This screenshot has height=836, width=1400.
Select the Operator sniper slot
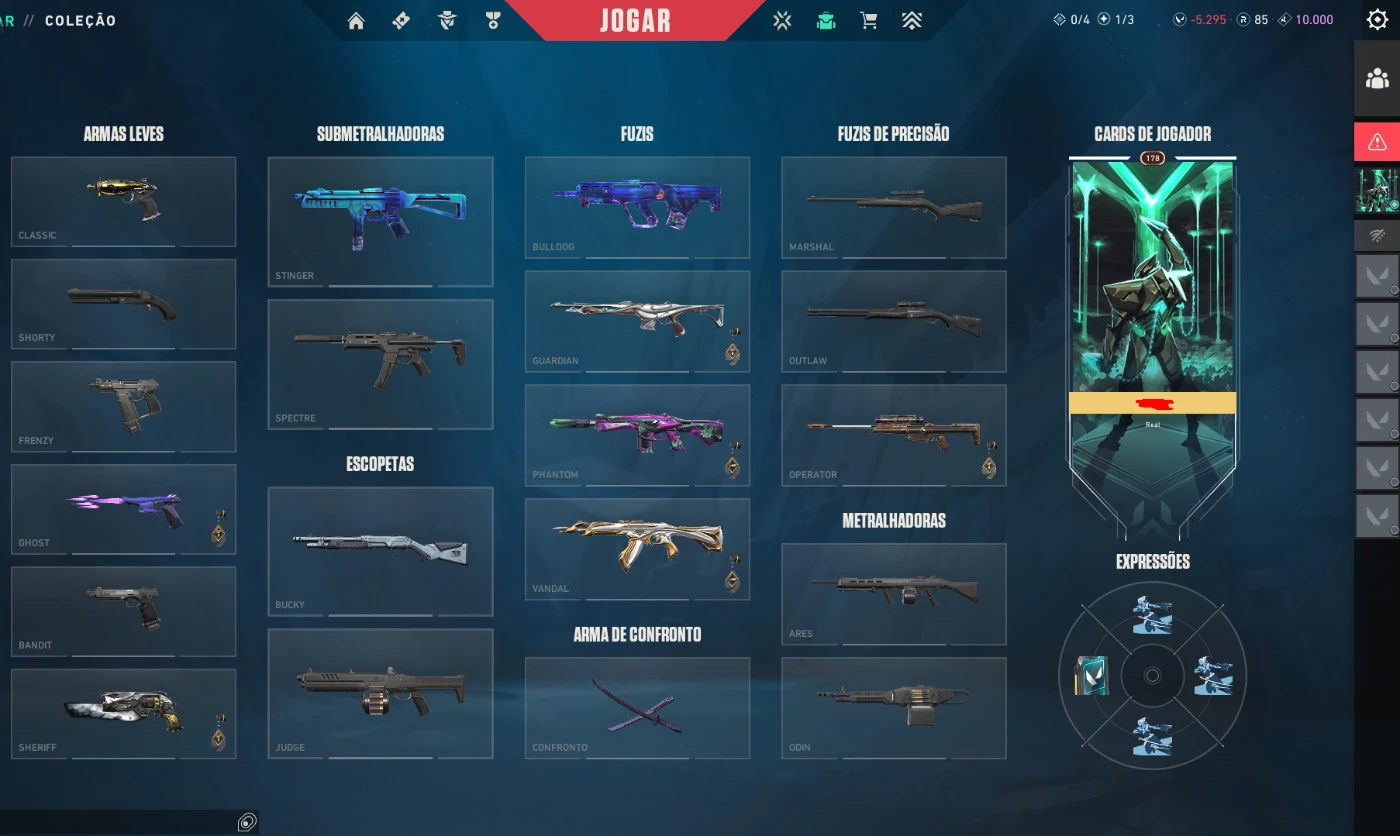893,435
